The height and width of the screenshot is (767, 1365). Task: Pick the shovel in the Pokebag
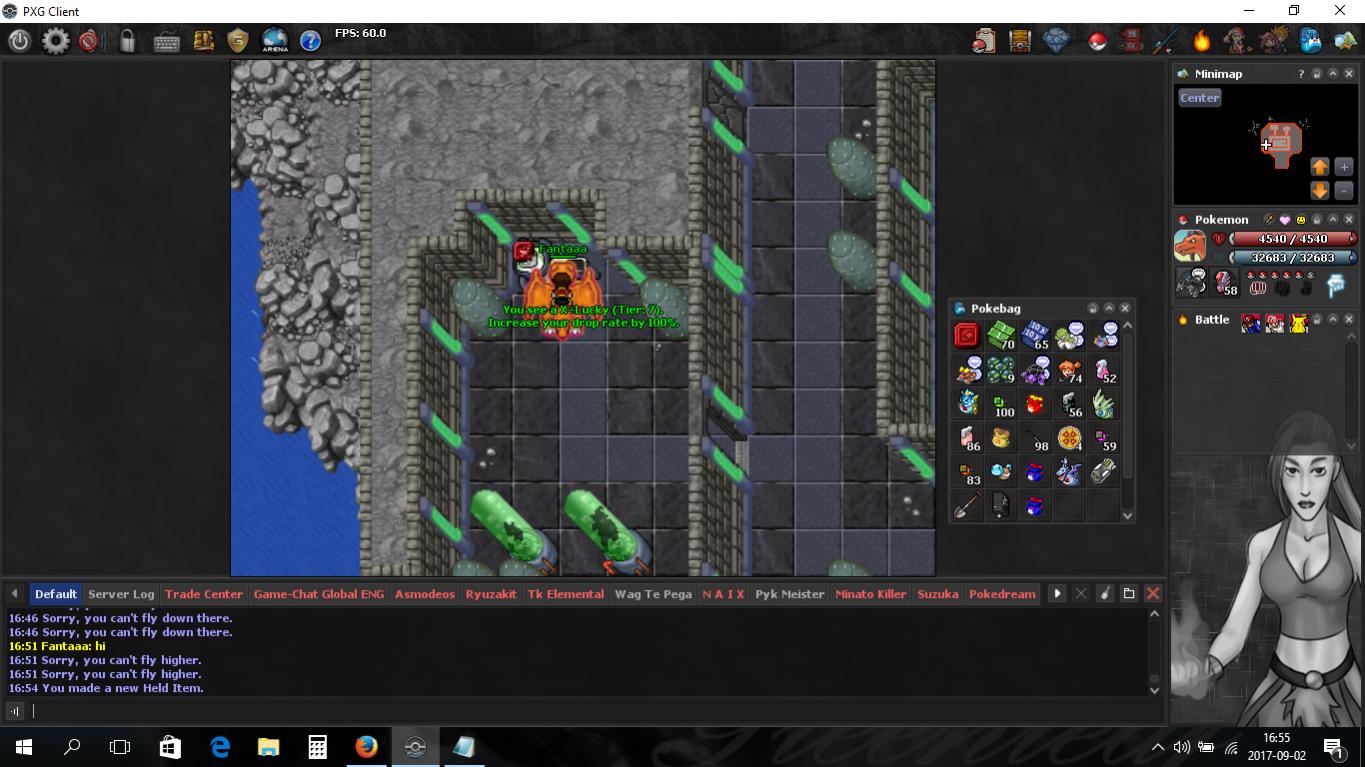pyautogui.click(x=967, y=506)
